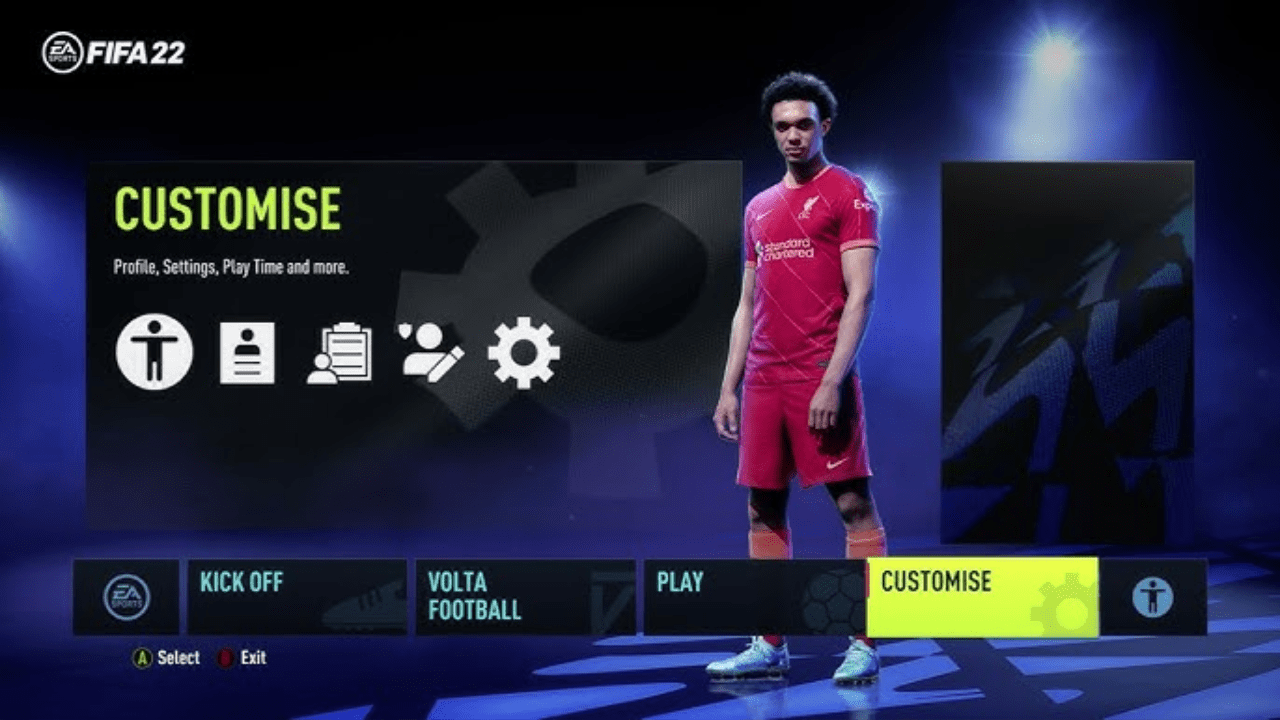Screen dimensions: 1280x720
Task: Choose the highlighted Customise tile
Action: (981, 597)
